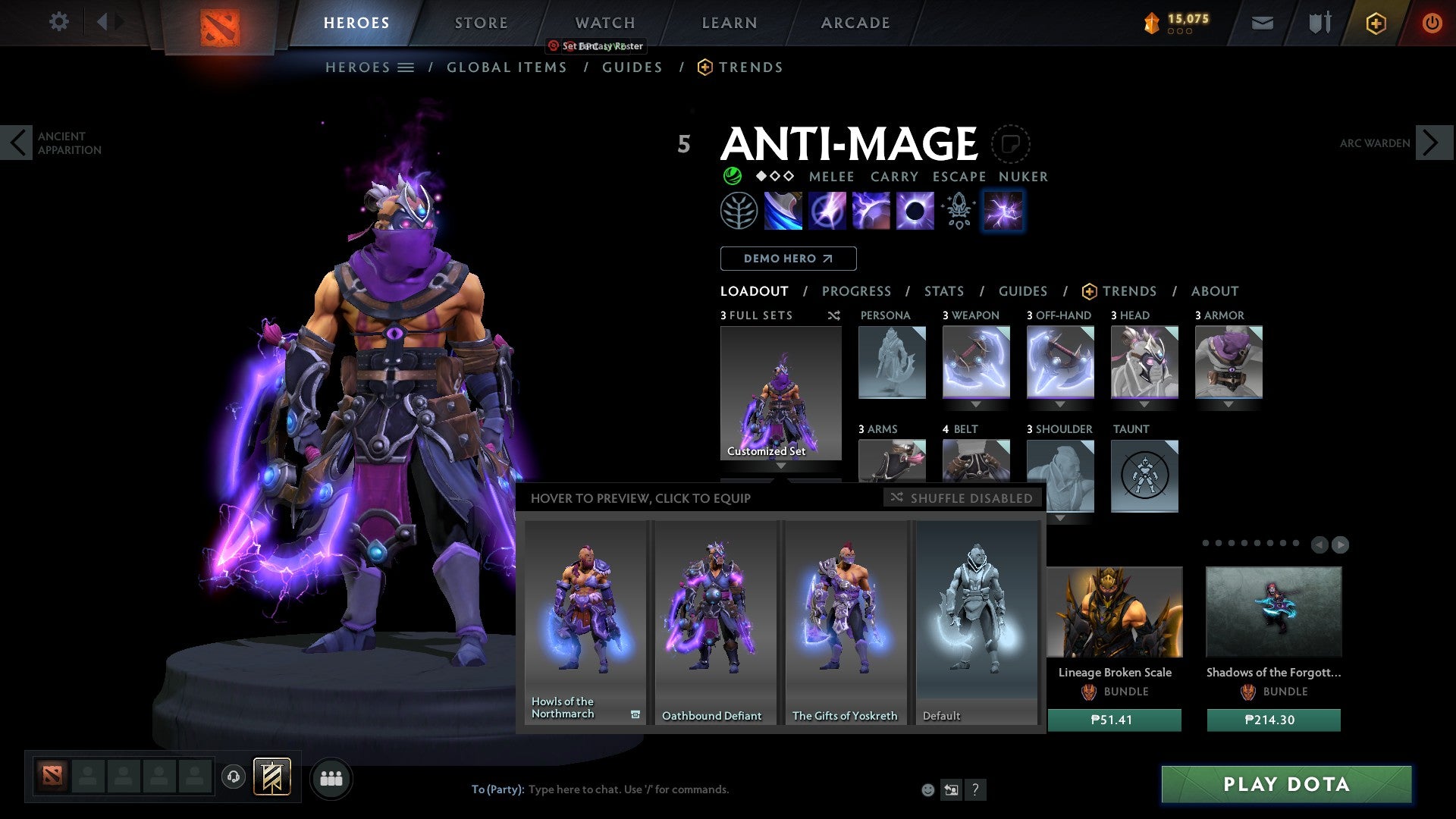Switch to the Global Items tab

click(x=507, y=67)
